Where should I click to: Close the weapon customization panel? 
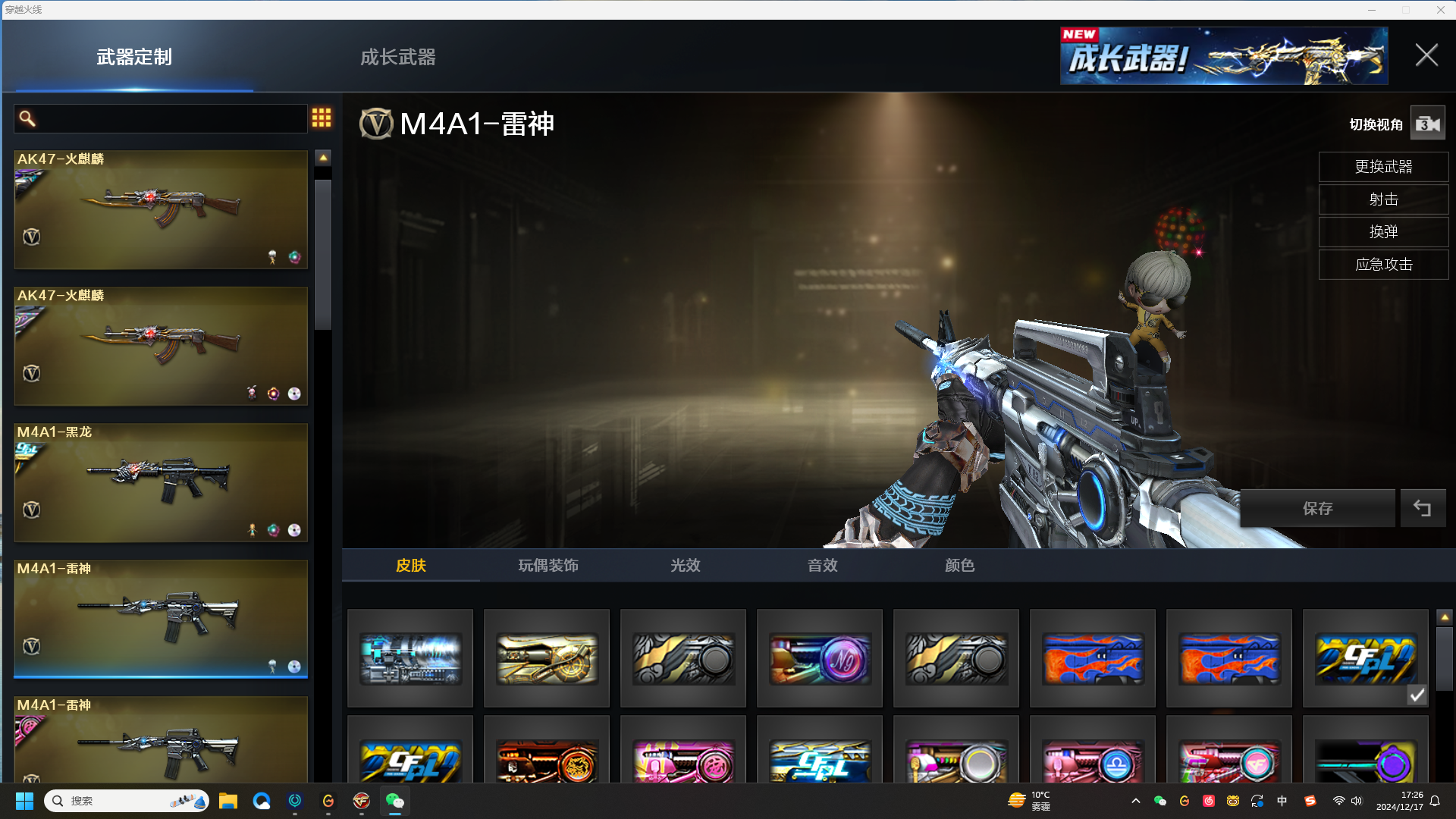[1426, 55]
